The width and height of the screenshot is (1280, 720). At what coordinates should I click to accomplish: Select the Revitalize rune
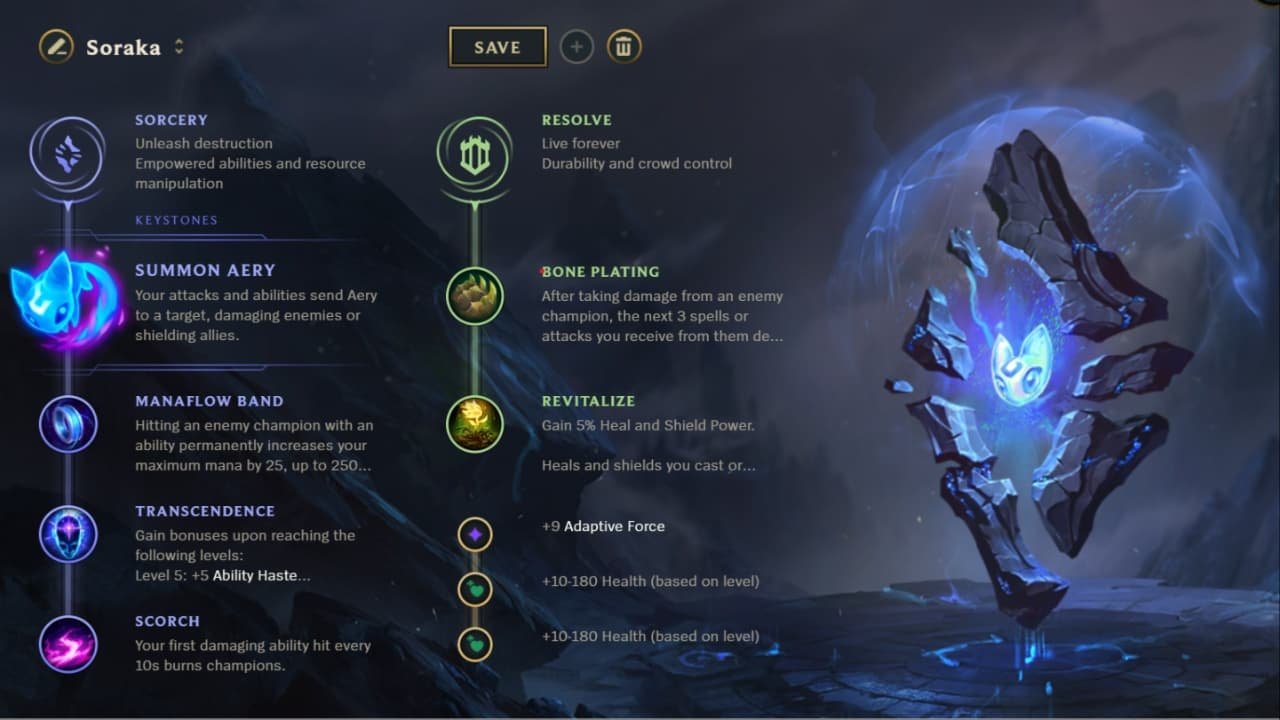coord(474,424)
